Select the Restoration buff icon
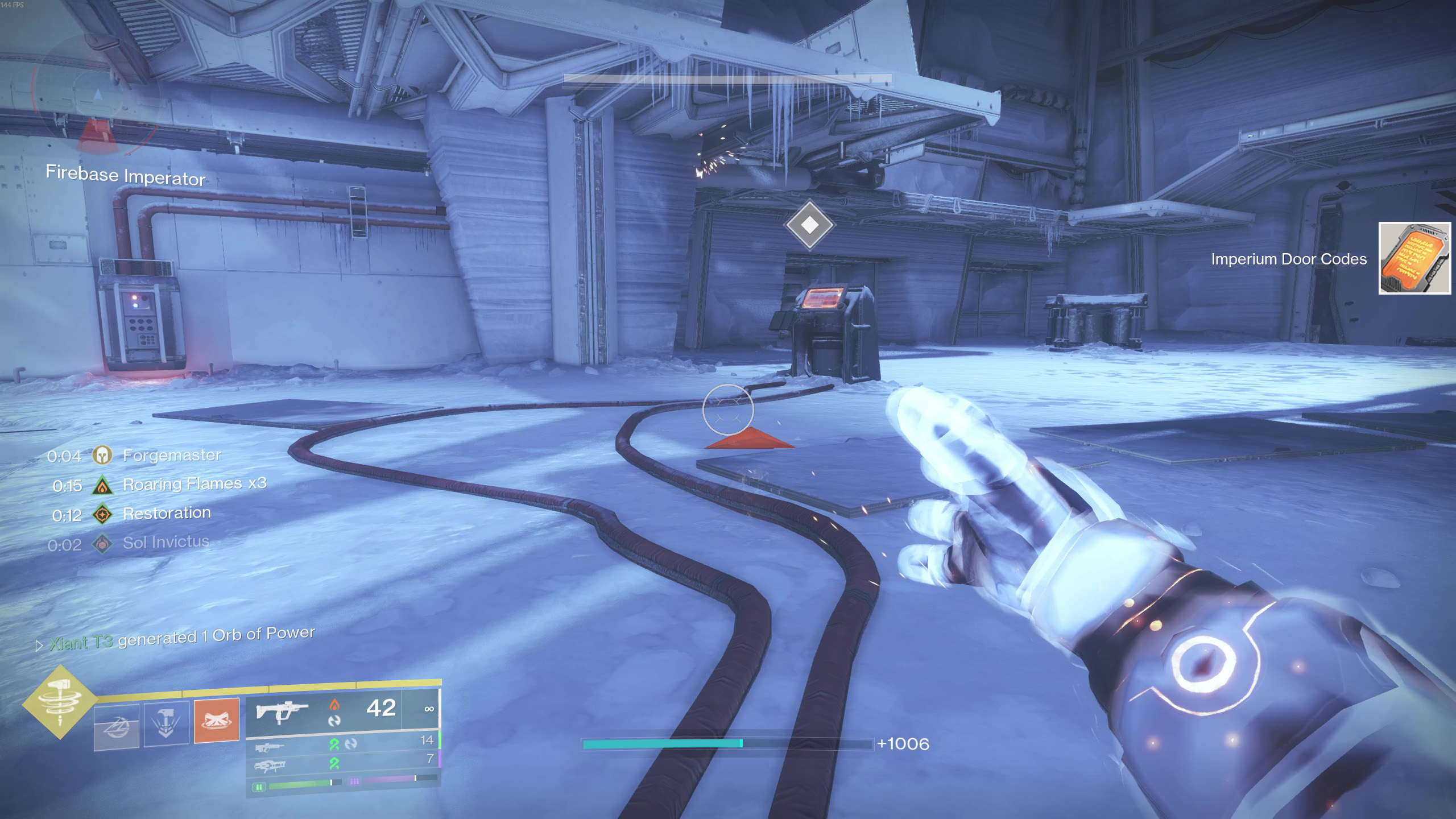The height and width of the screenshot is (819, 1456). (x=102, y=515)
